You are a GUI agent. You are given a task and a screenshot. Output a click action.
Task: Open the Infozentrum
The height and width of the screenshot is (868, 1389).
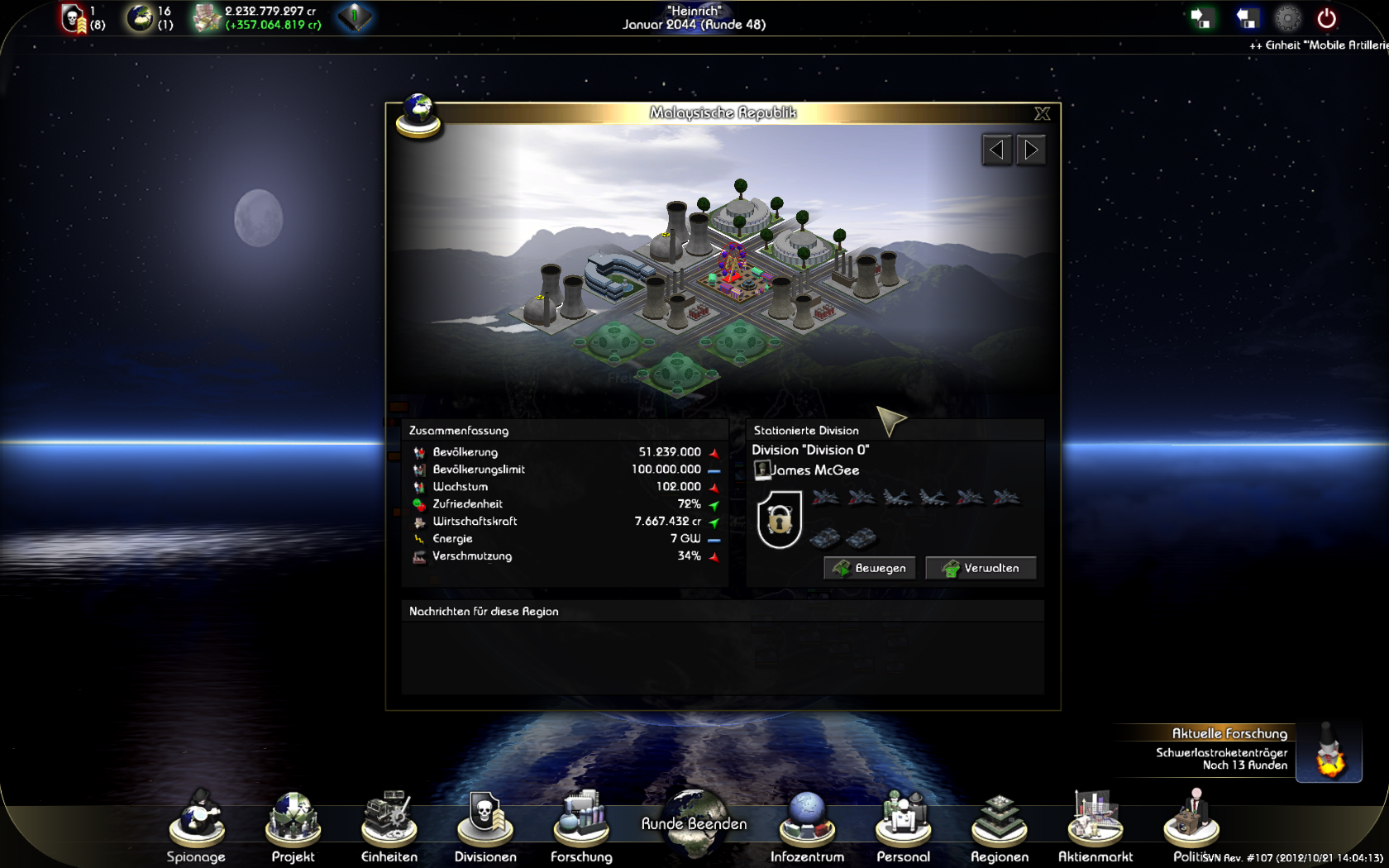click(x=807, y=825)
